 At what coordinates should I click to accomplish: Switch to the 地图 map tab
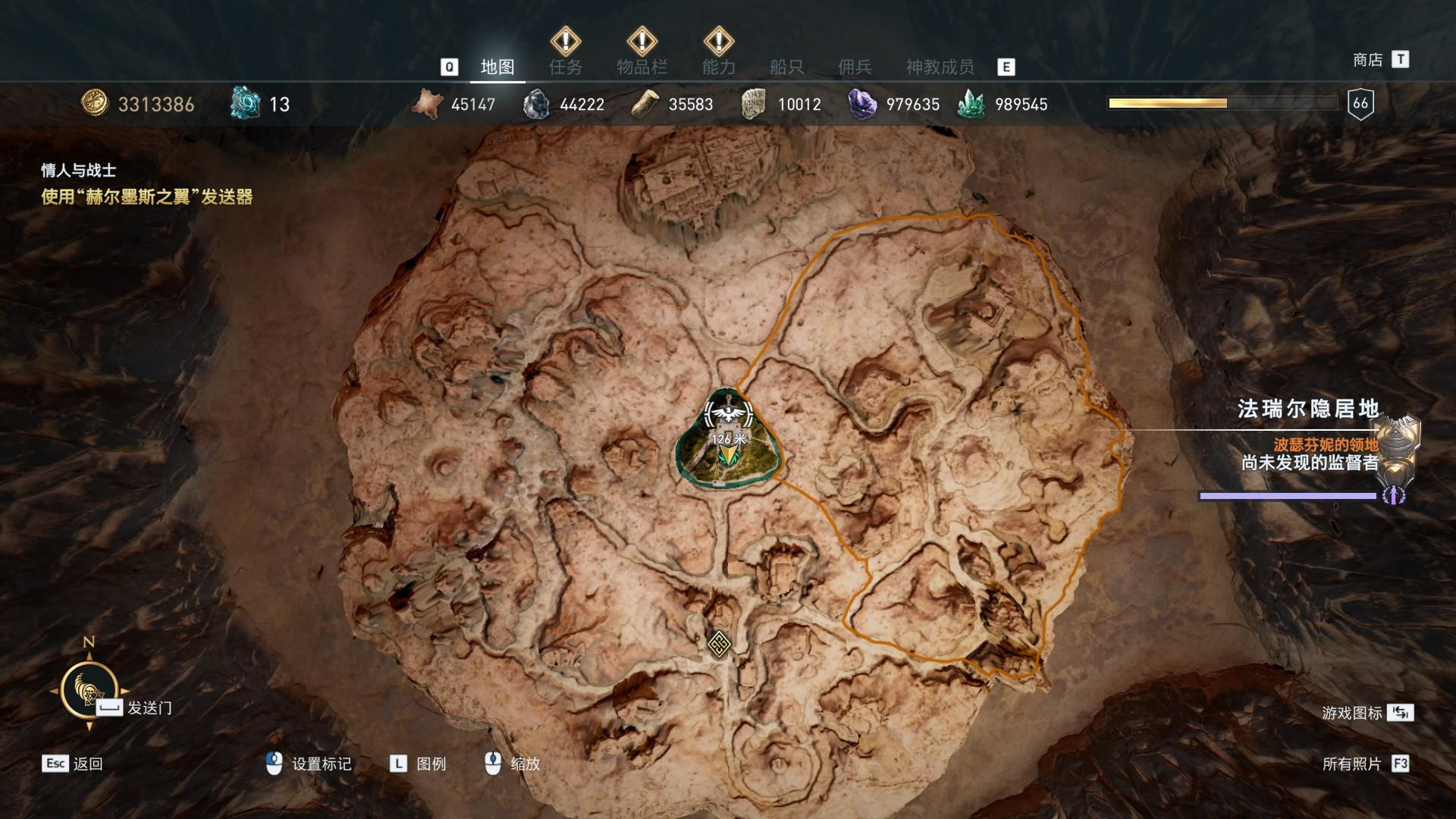click(x=497, y=67)
